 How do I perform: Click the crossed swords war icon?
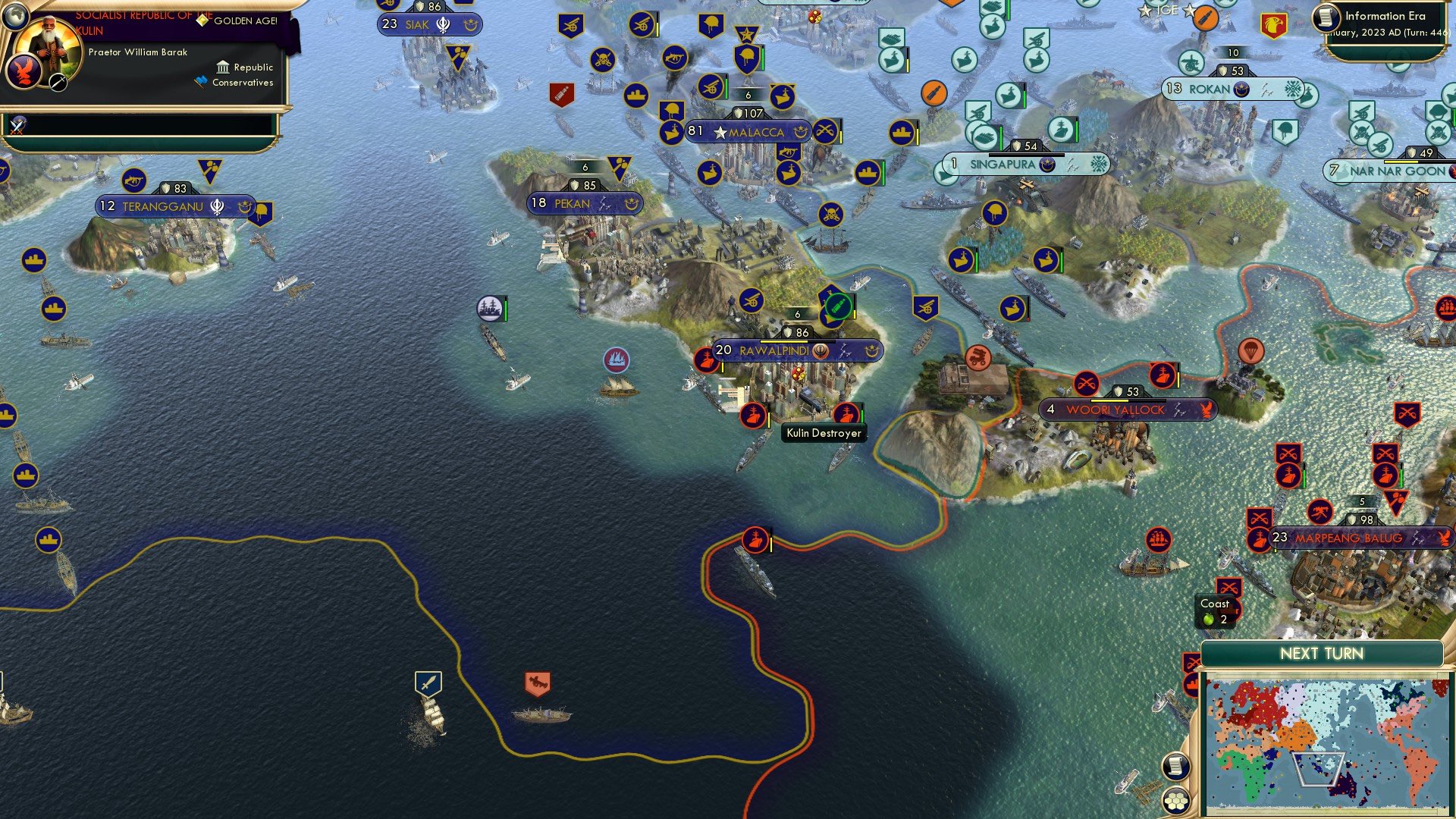(17, 125)
